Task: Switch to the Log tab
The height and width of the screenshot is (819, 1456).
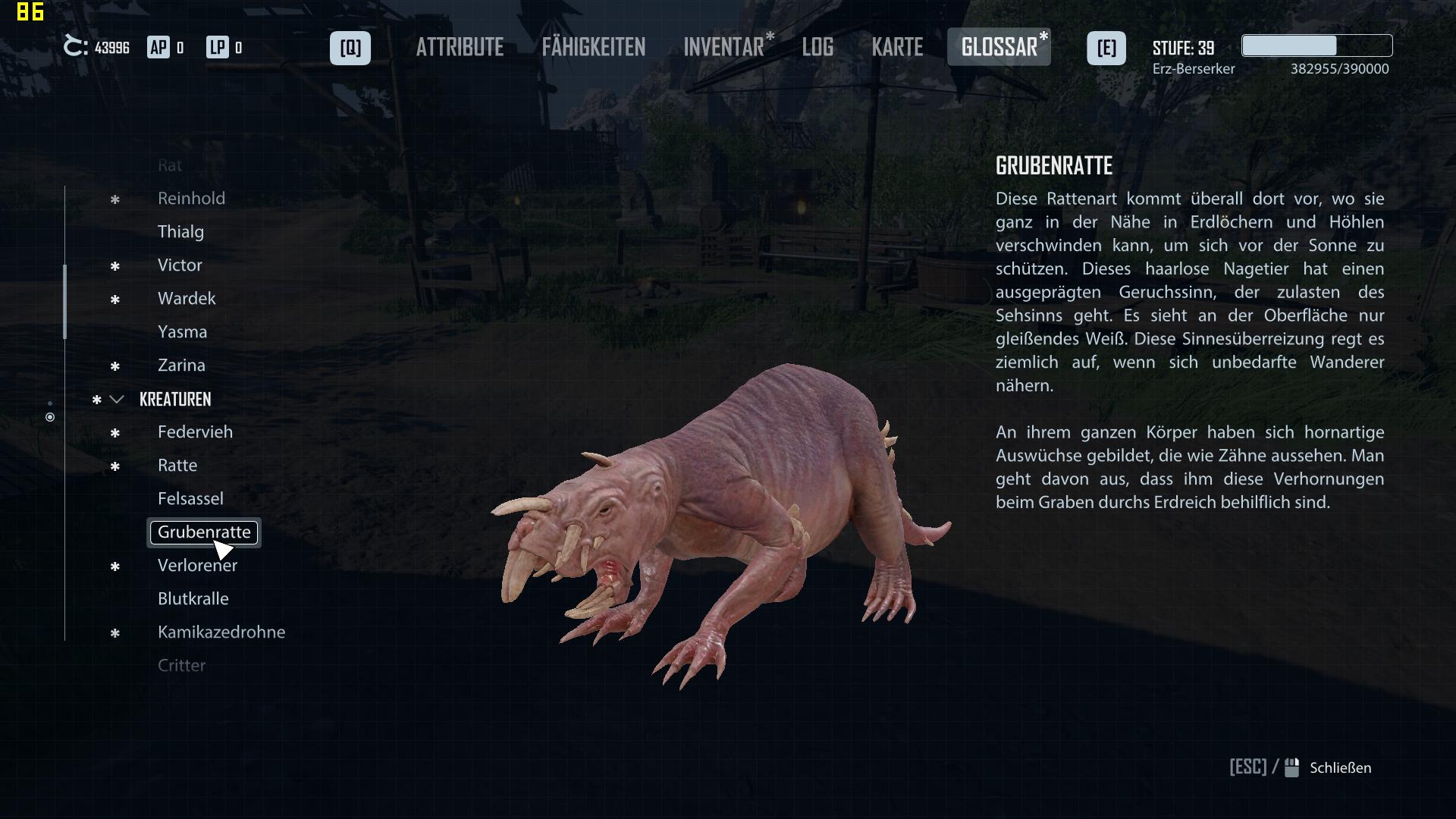Action: pyautogui.click(x=817, y=48)
